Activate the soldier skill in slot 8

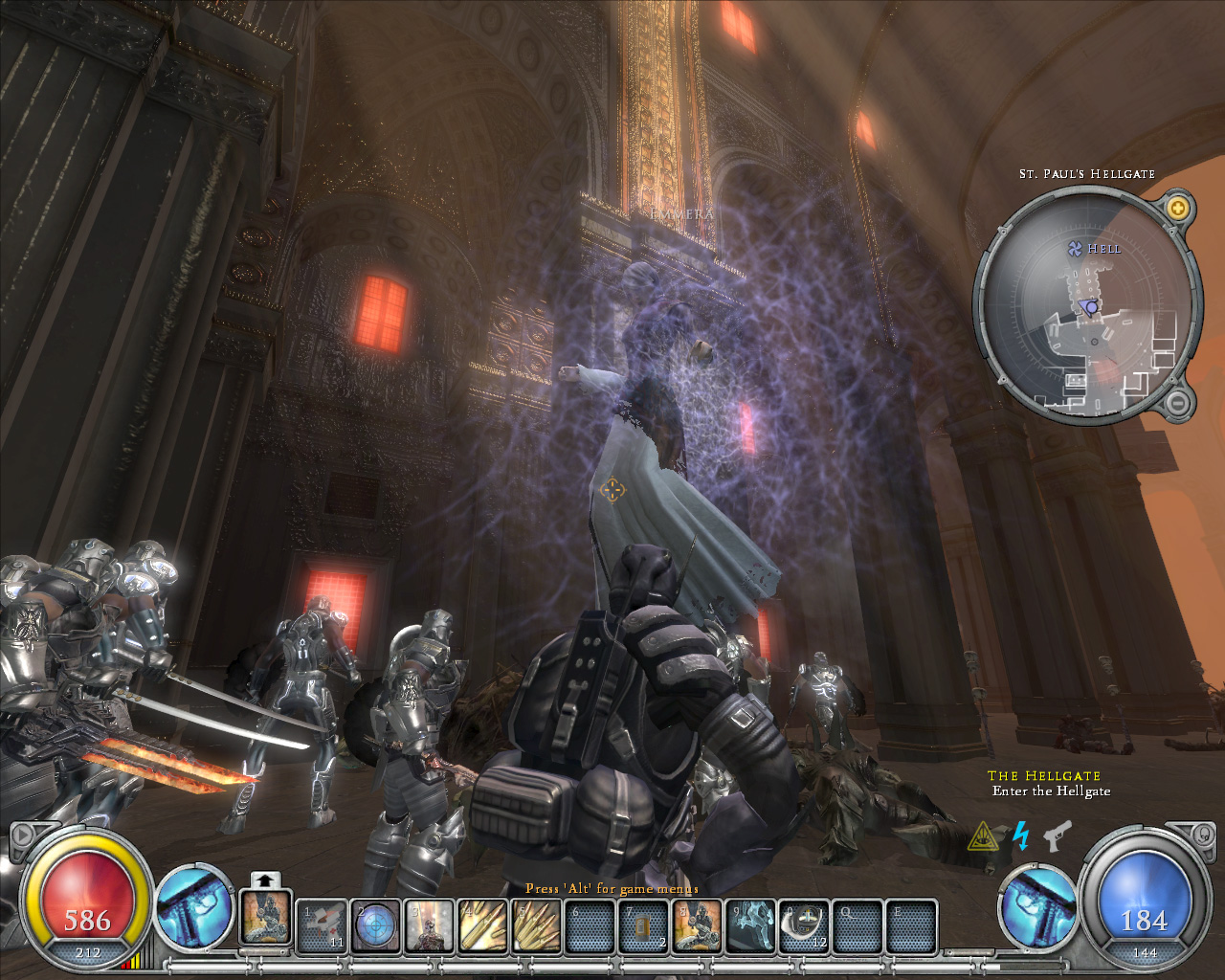click(x=698, y=926)
